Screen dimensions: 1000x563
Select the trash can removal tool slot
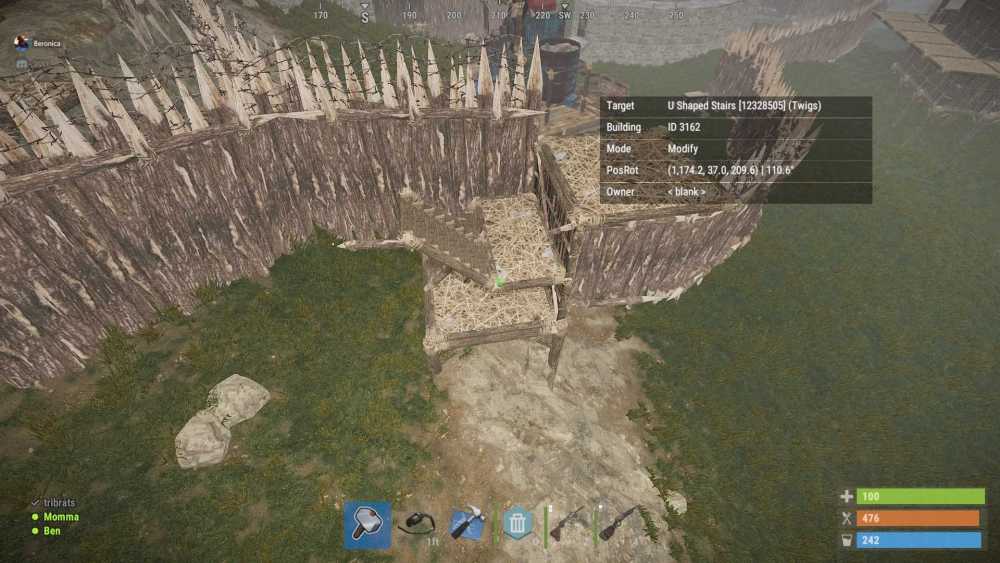[x=517, y=523]
